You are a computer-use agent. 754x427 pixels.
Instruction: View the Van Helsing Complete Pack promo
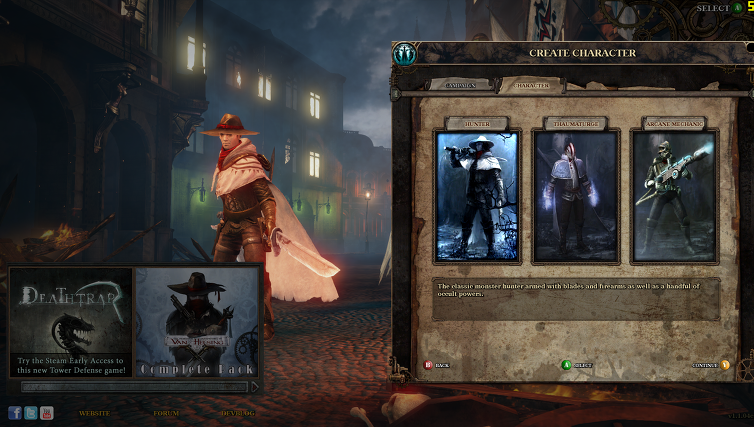tap(197, 322)
